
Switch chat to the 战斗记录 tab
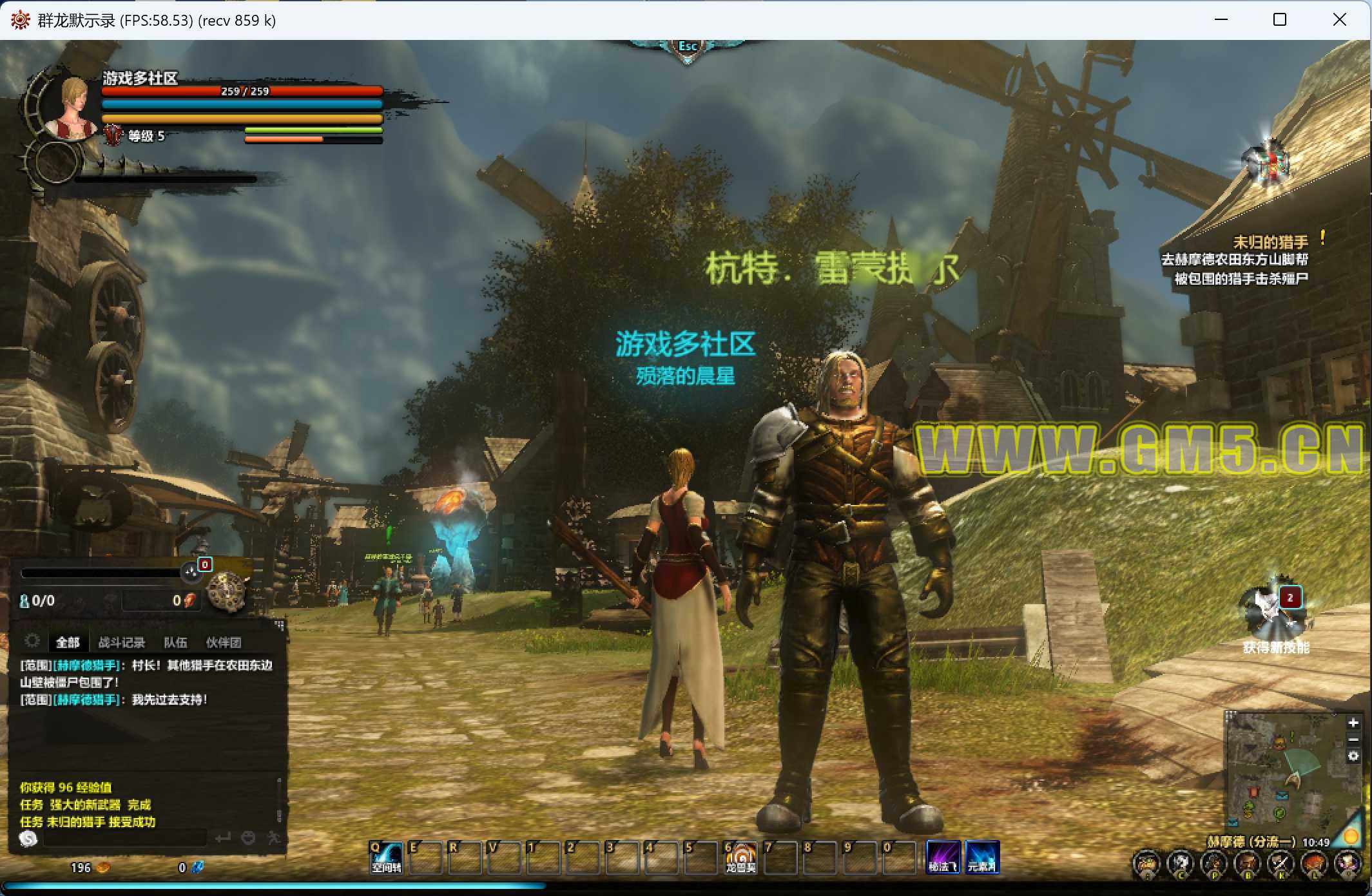pyautogui.click(x=121, y=642)
